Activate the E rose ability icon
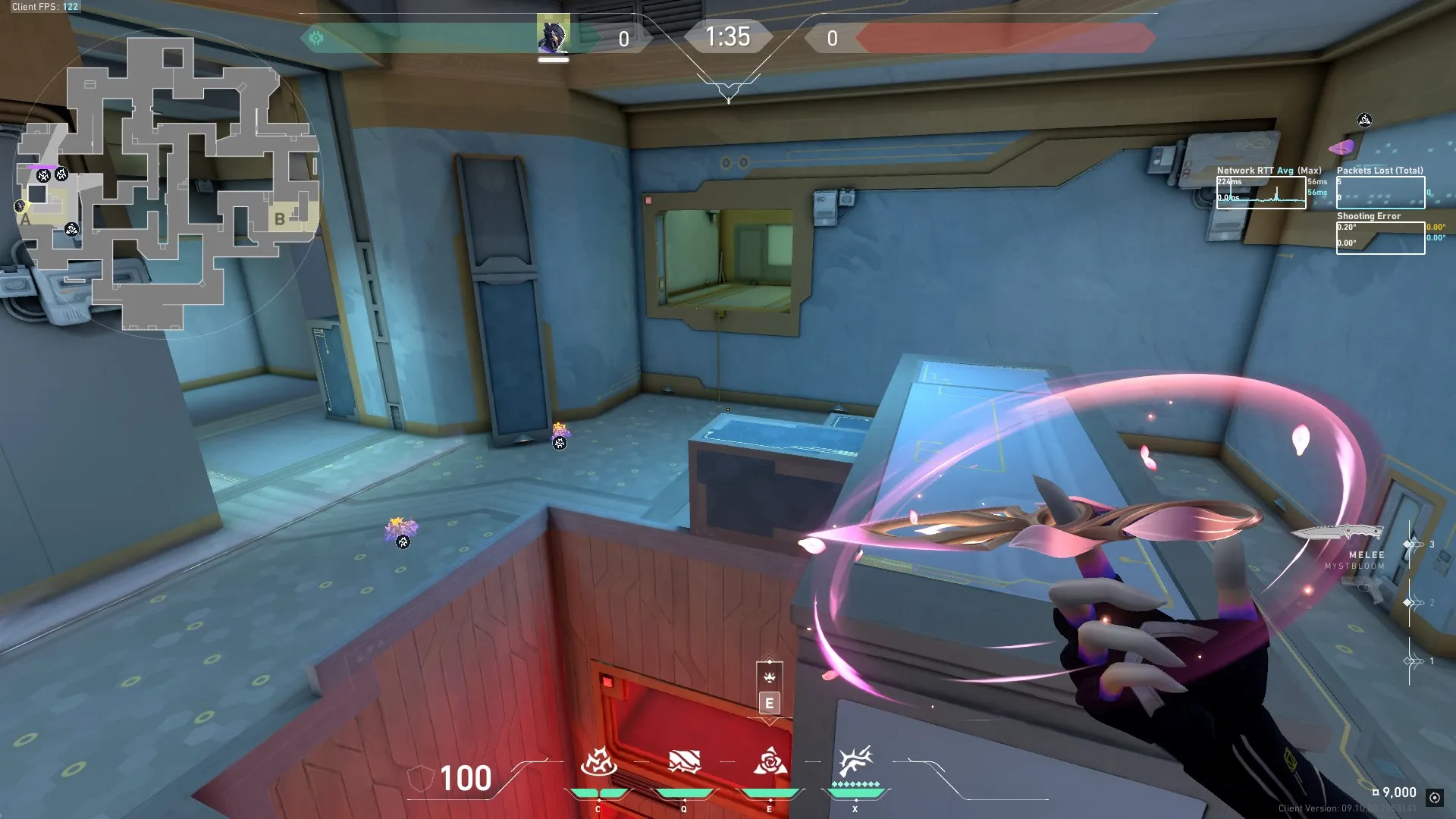The width and height of the screenshot is (1456, 819). pos(769,761)
